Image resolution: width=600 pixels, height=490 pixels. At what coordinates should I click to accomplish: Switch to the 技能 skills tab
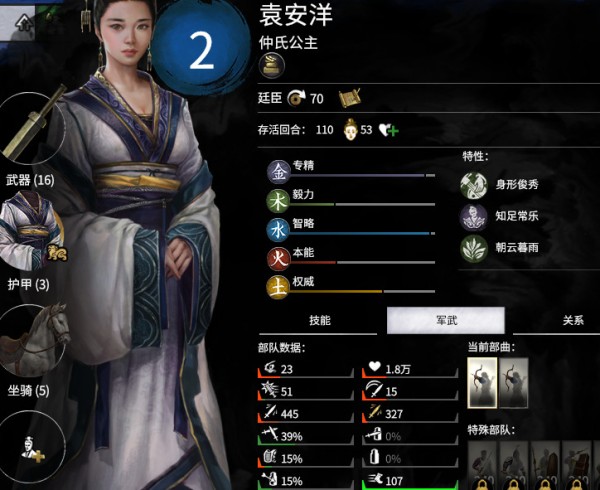[319, 320]
